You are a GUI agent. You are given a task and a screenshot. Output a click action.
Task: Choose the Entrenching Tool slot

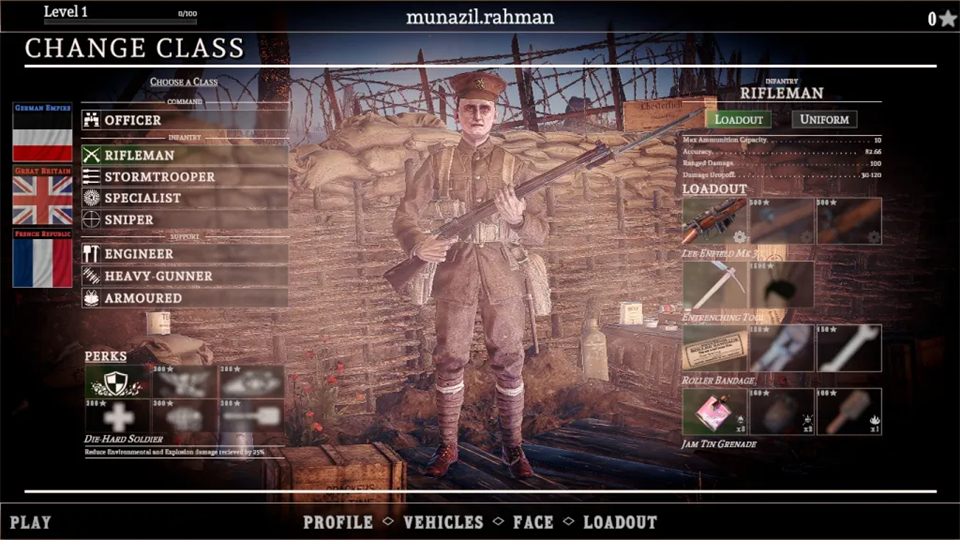714,285
